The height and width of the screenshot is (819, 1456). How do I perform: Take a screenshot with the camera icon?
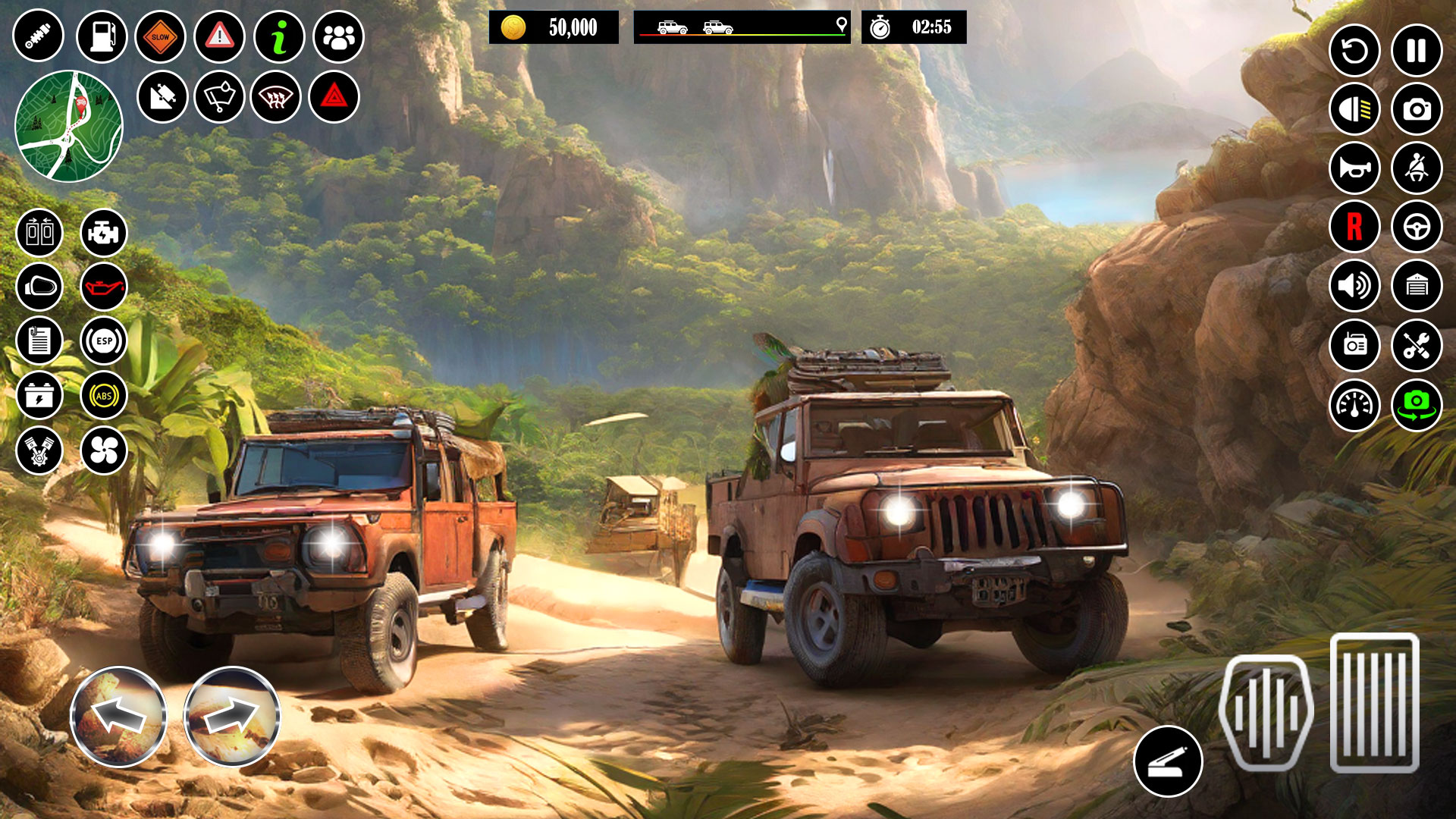coord(1417,108)
